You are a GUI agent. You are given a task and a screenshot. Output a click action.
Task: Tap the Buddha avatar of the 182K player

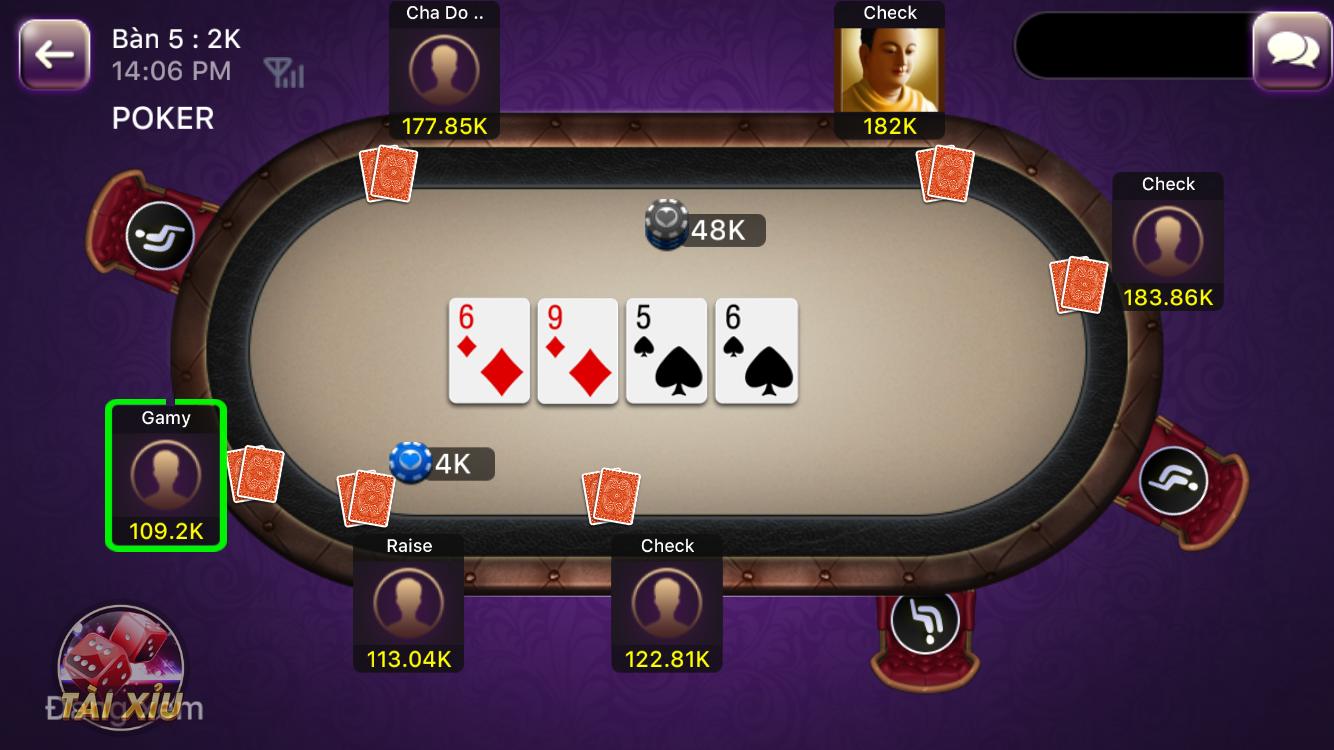pyautogui.click(x=888, y=69)
